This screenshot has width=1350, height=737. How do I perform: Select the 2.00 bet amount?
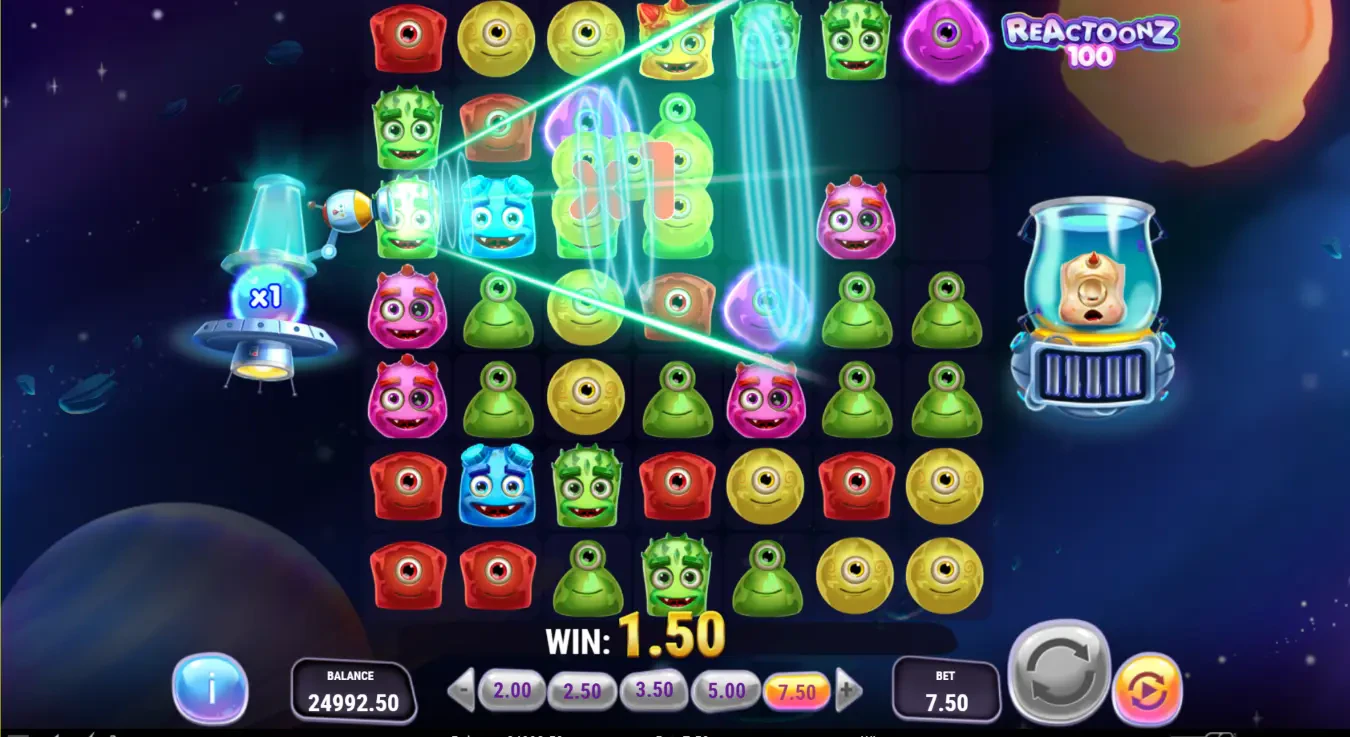tap(512, 690)
